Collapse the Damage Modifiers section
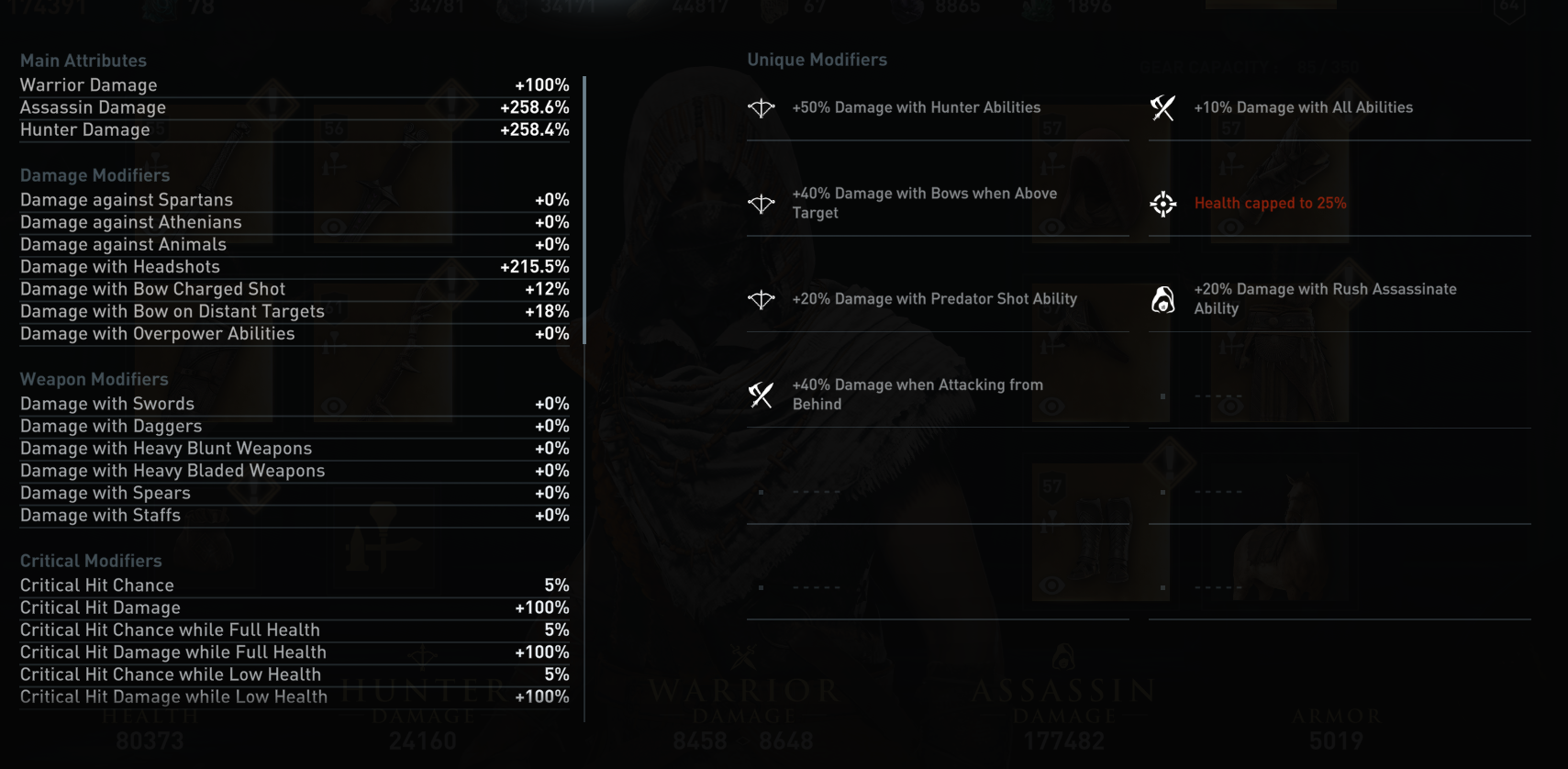 (x=95, y=175)
